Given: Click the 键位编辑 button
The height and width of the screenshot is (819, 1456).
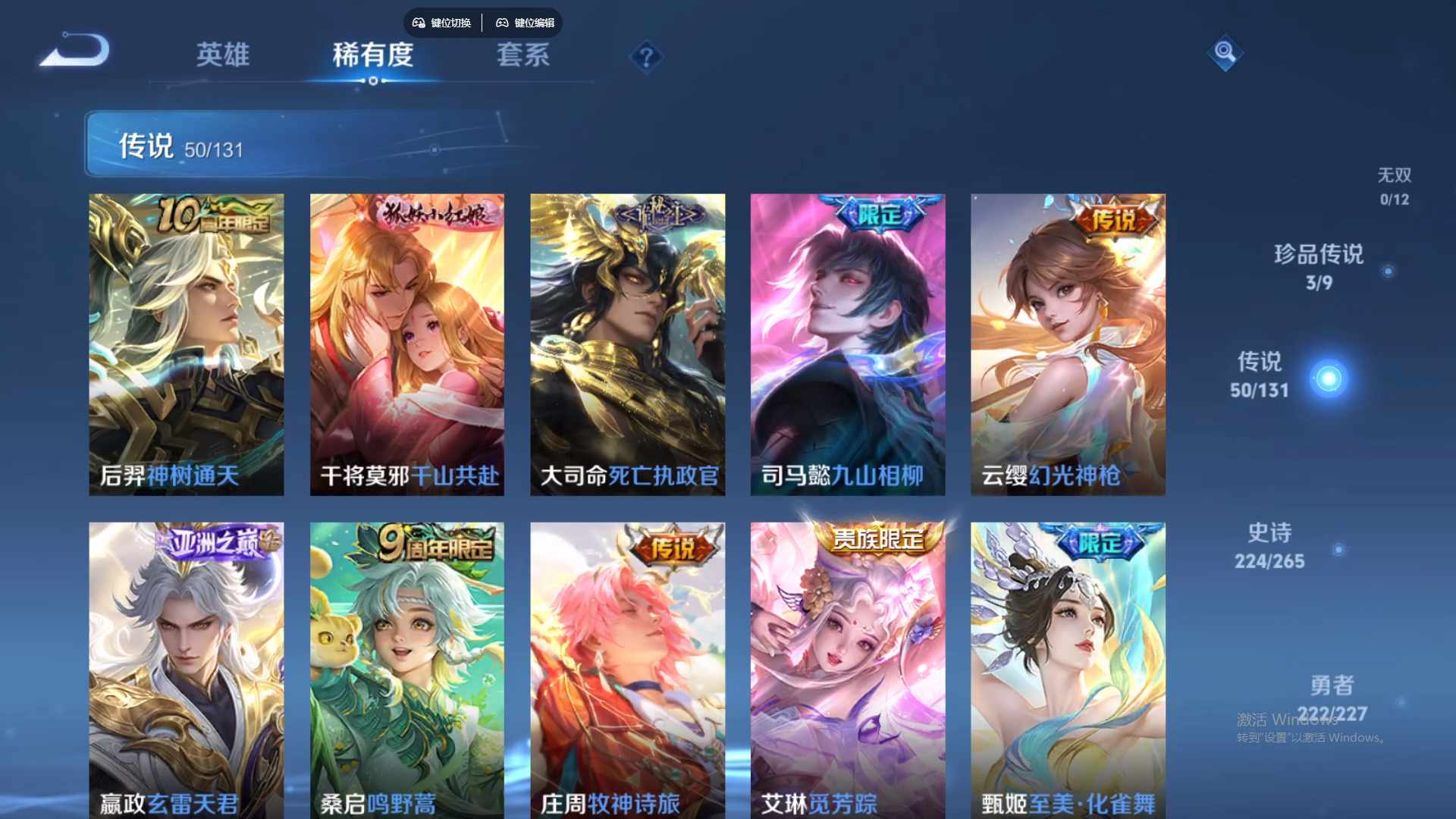Looking at the screenshot, I should [x=535, y=23].
